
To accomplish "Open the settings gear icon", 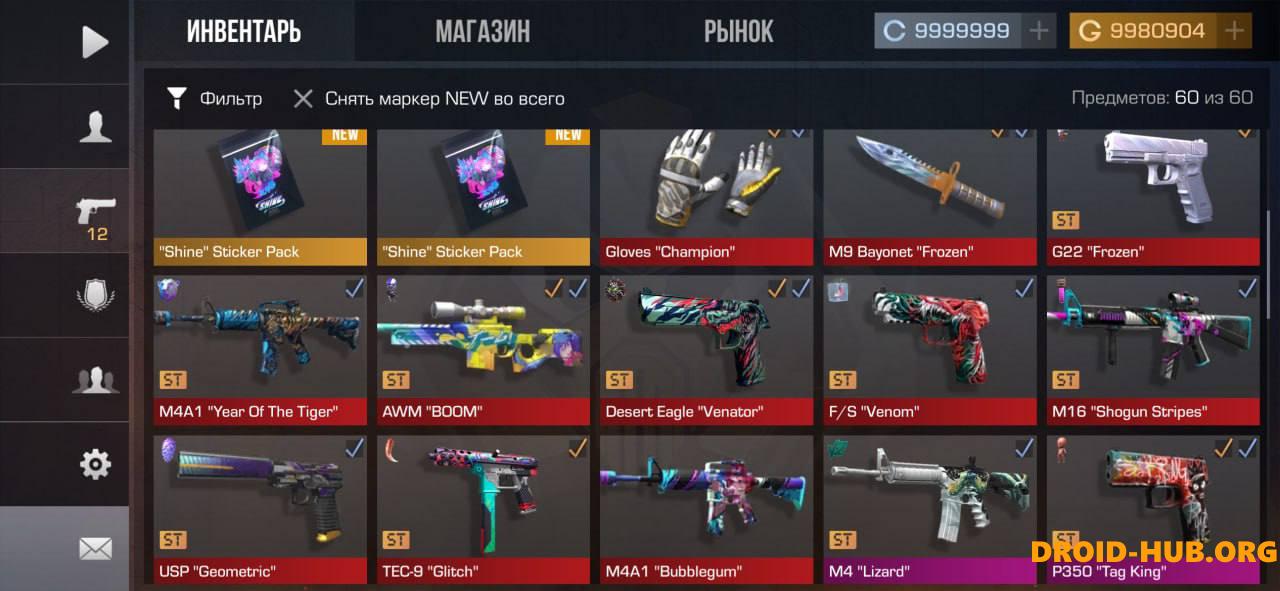I will click(95, 464).
